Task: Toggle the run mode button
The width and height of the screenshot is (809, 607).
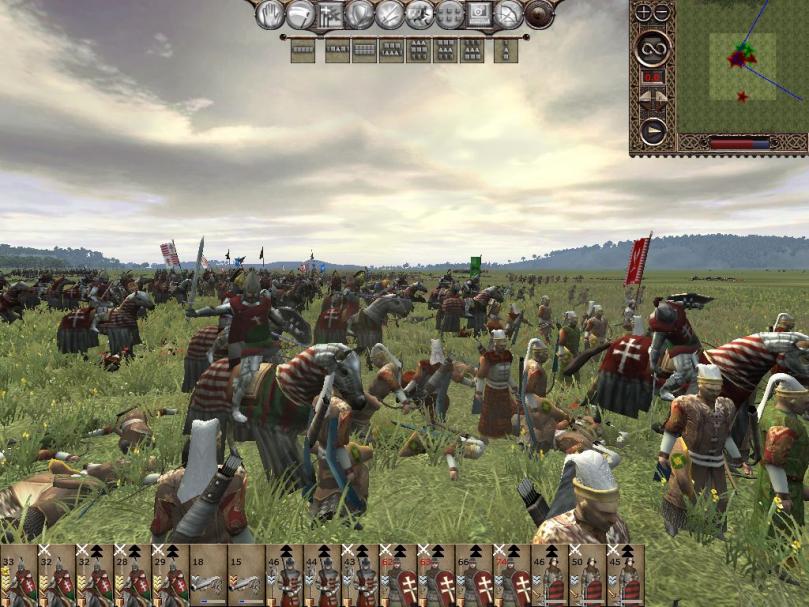Action: coord(420,14)
